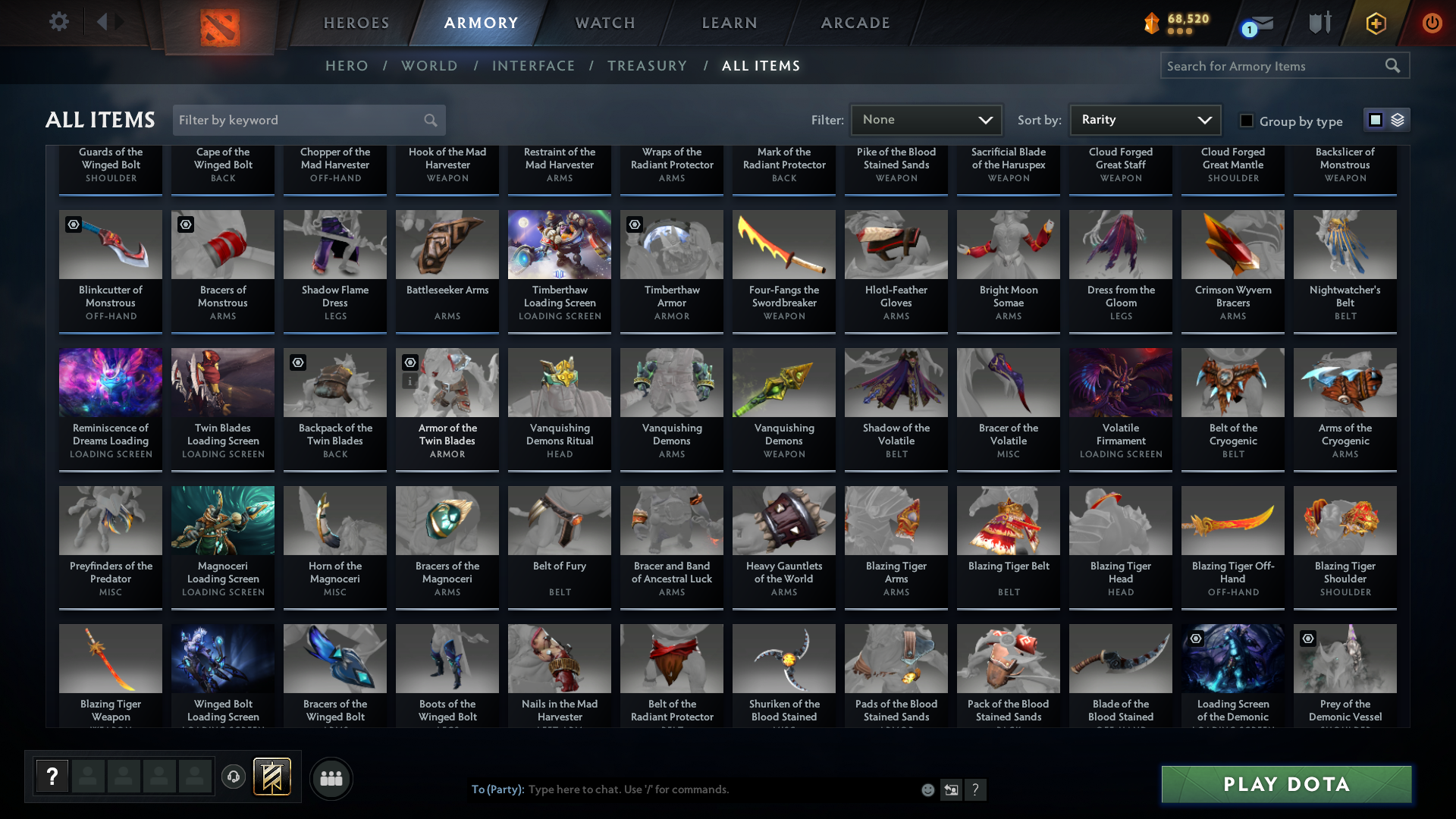The image size is (1456, 819).
Task: Enable the Group by type checkbox
Action: pos(1246,121)
